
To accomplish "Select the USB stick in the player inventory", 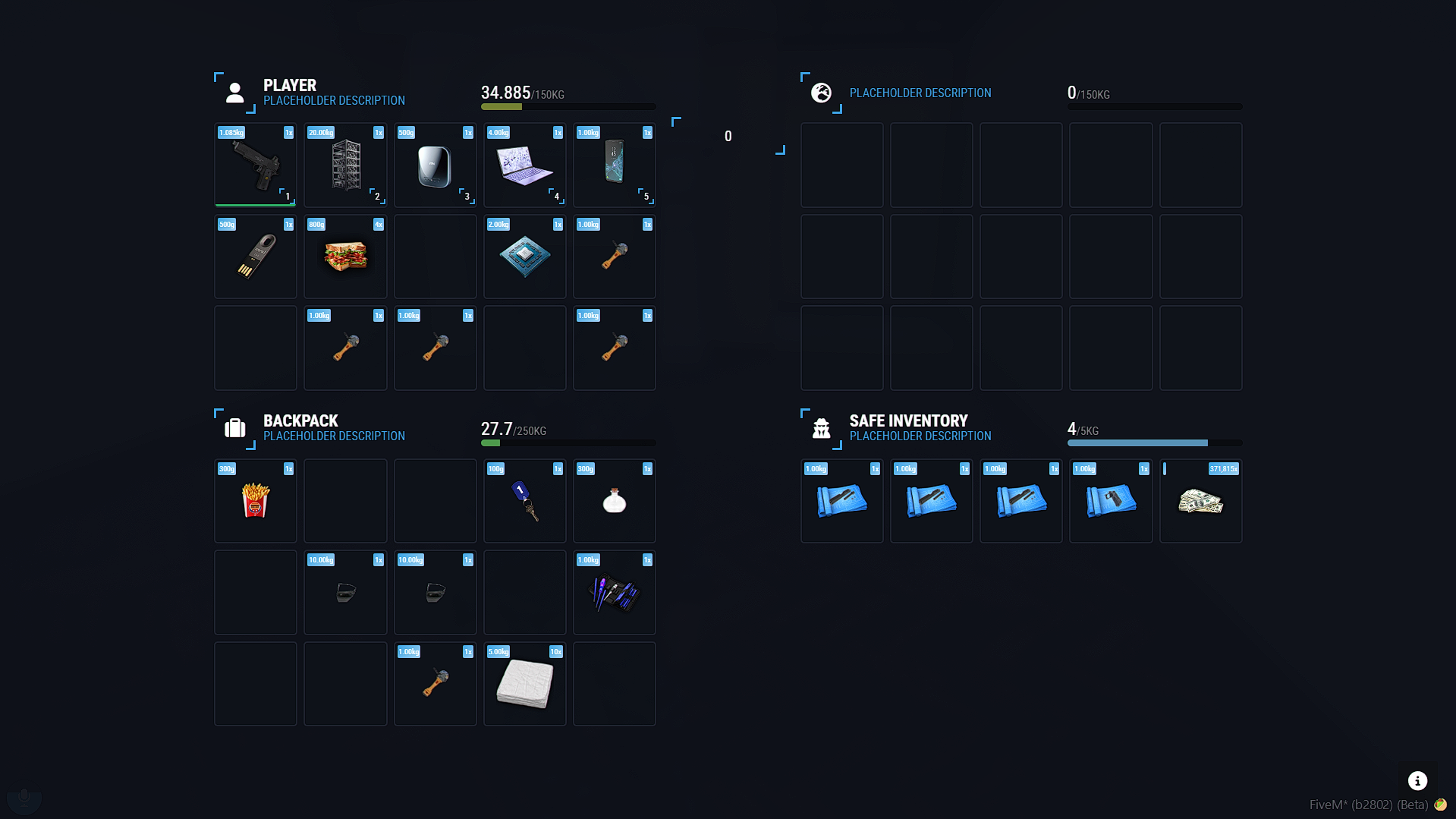I will [255, 257].
